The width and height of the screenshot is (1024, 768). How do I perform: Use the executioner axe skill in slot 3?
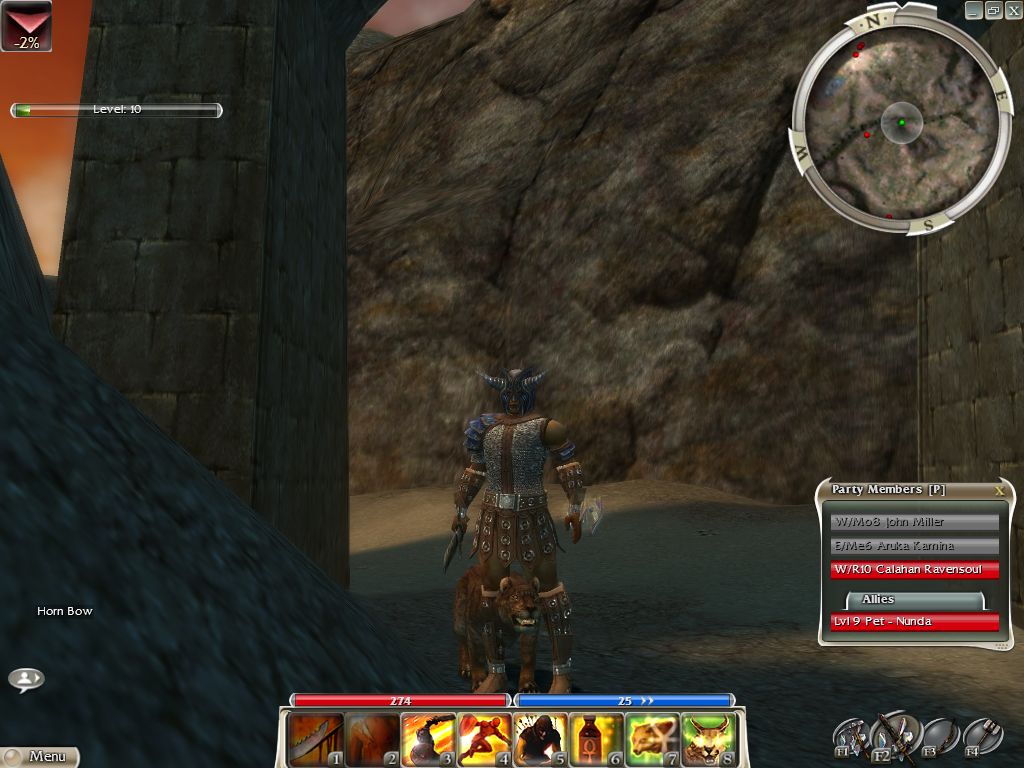(x=428, y=739)
